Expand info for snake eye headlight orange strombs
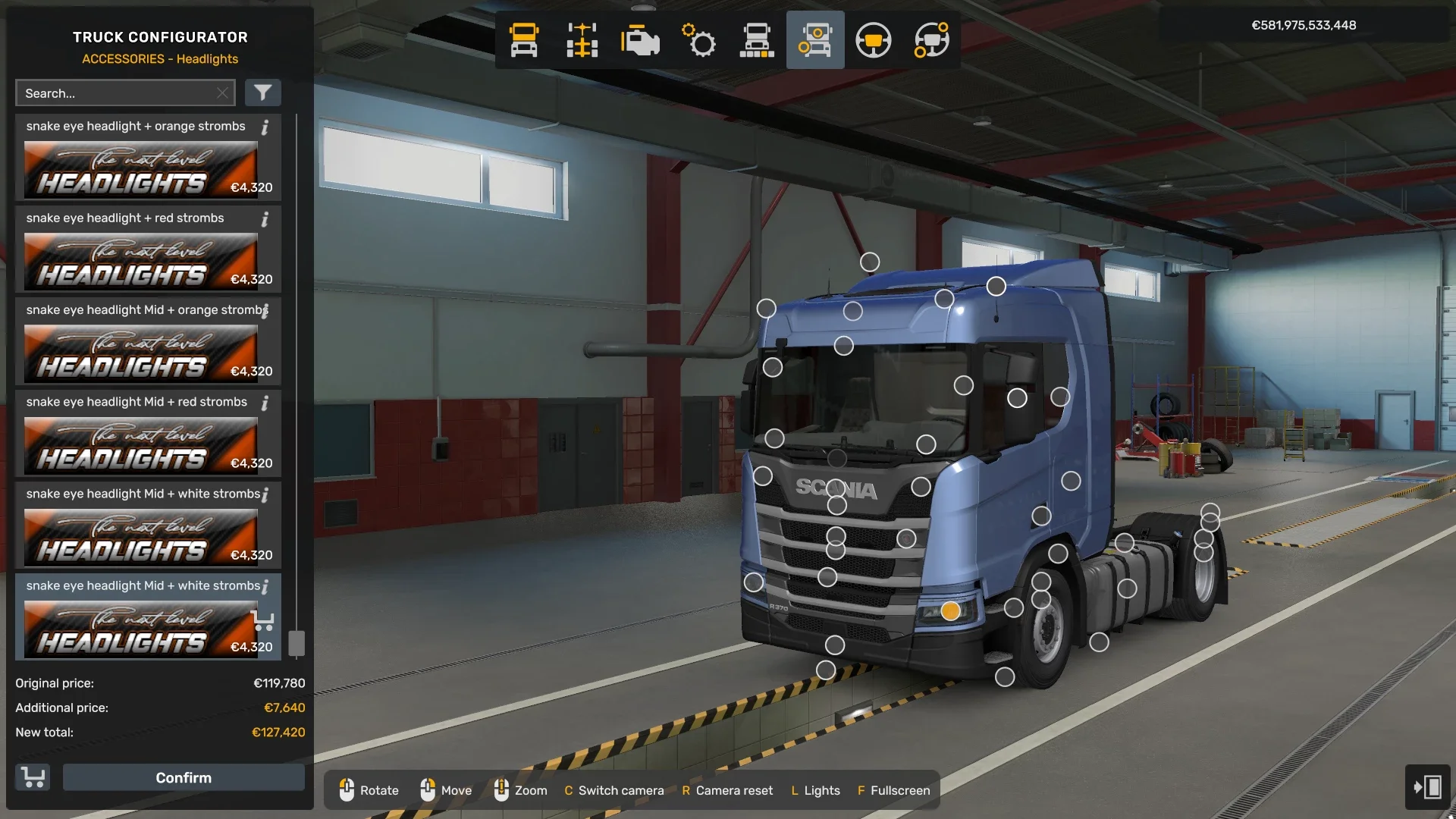The image size is (1456, 819). pyautogui.click(x=265, y=128)
